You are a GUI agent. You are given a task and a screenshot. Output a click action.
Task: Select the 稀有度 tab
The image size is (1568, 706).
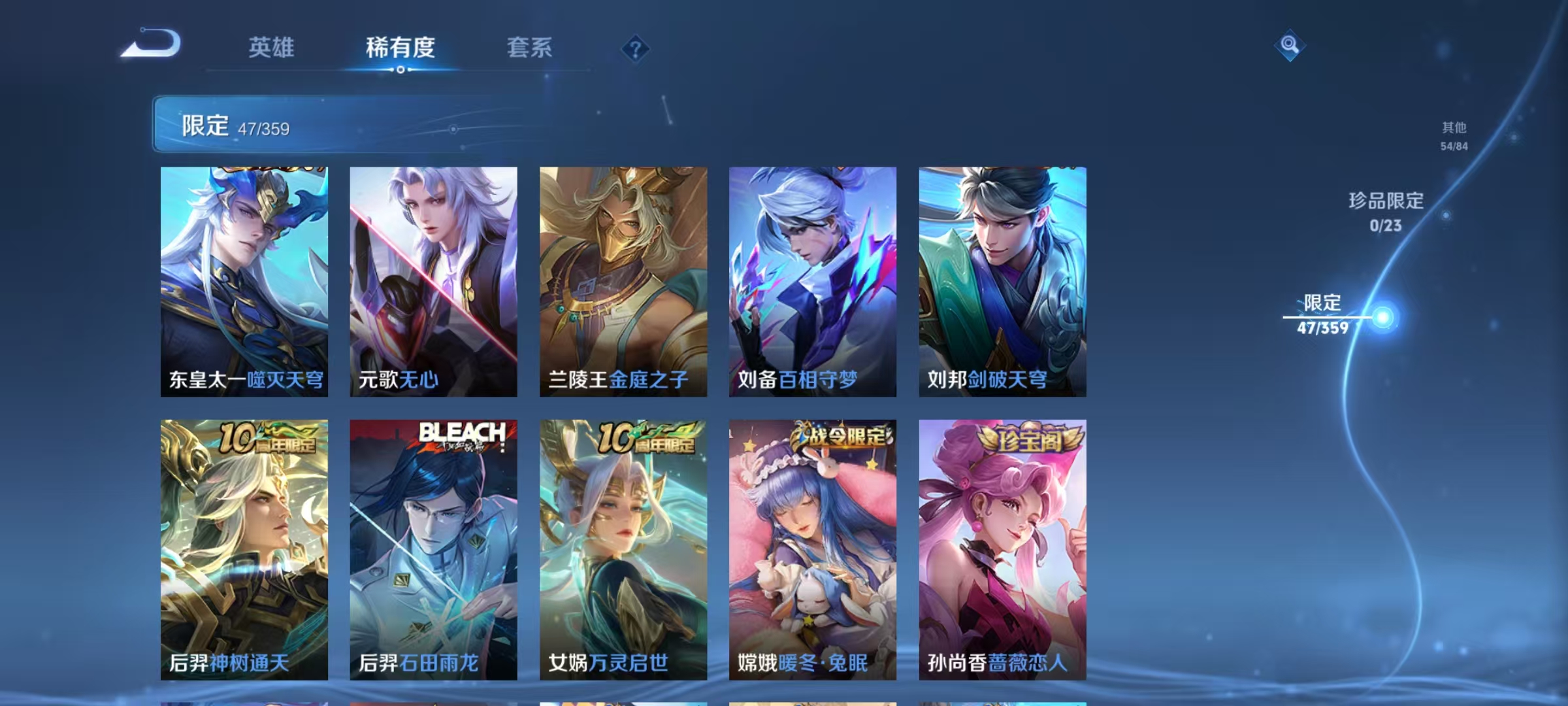400,47
